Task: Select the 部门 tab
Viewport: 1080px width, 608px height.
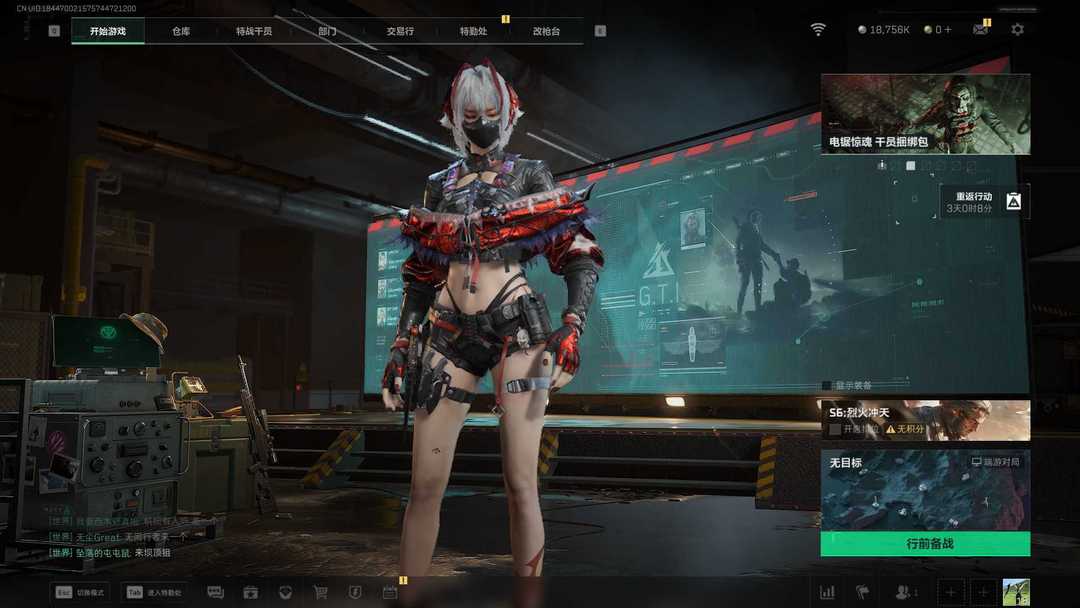Action: [x=327, y=31]
